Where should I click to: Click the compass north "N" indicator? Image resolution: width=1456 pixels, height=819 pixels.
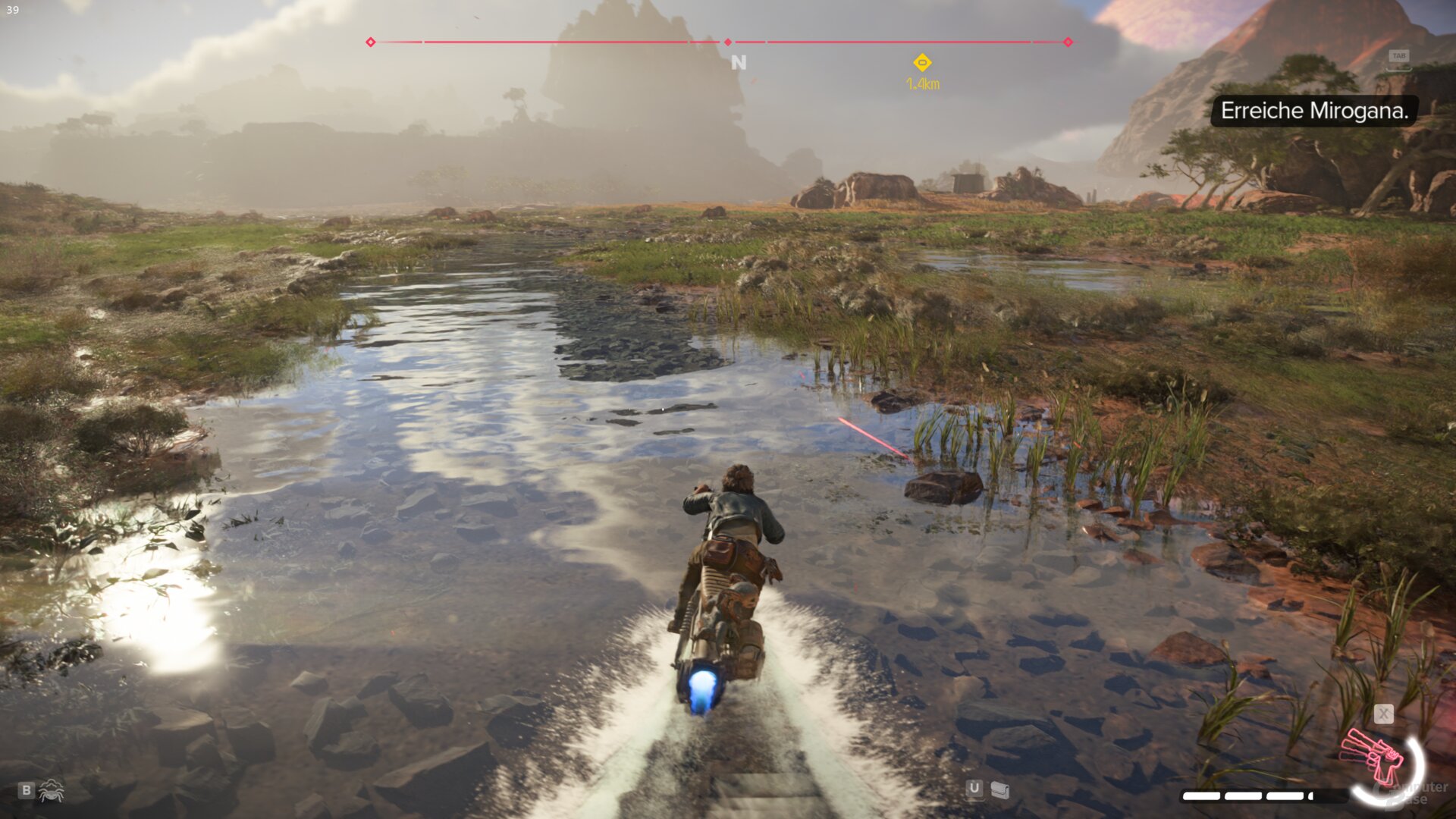click(x=739, y=63)
